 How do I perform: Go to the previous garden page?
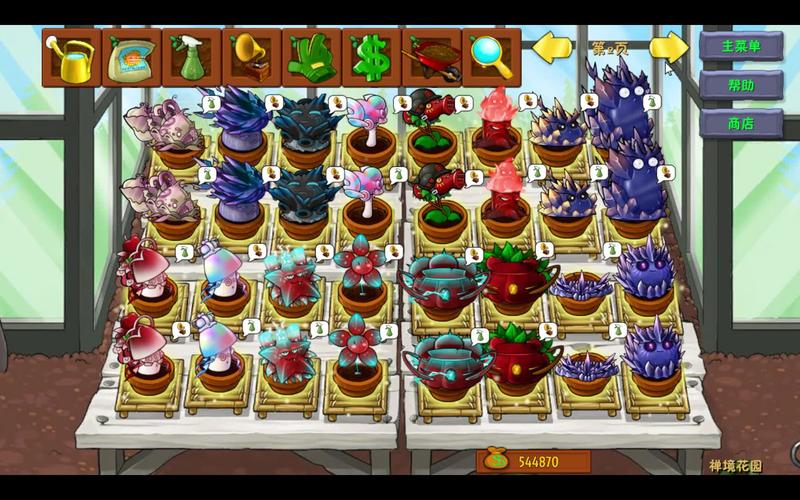(551, 47)
